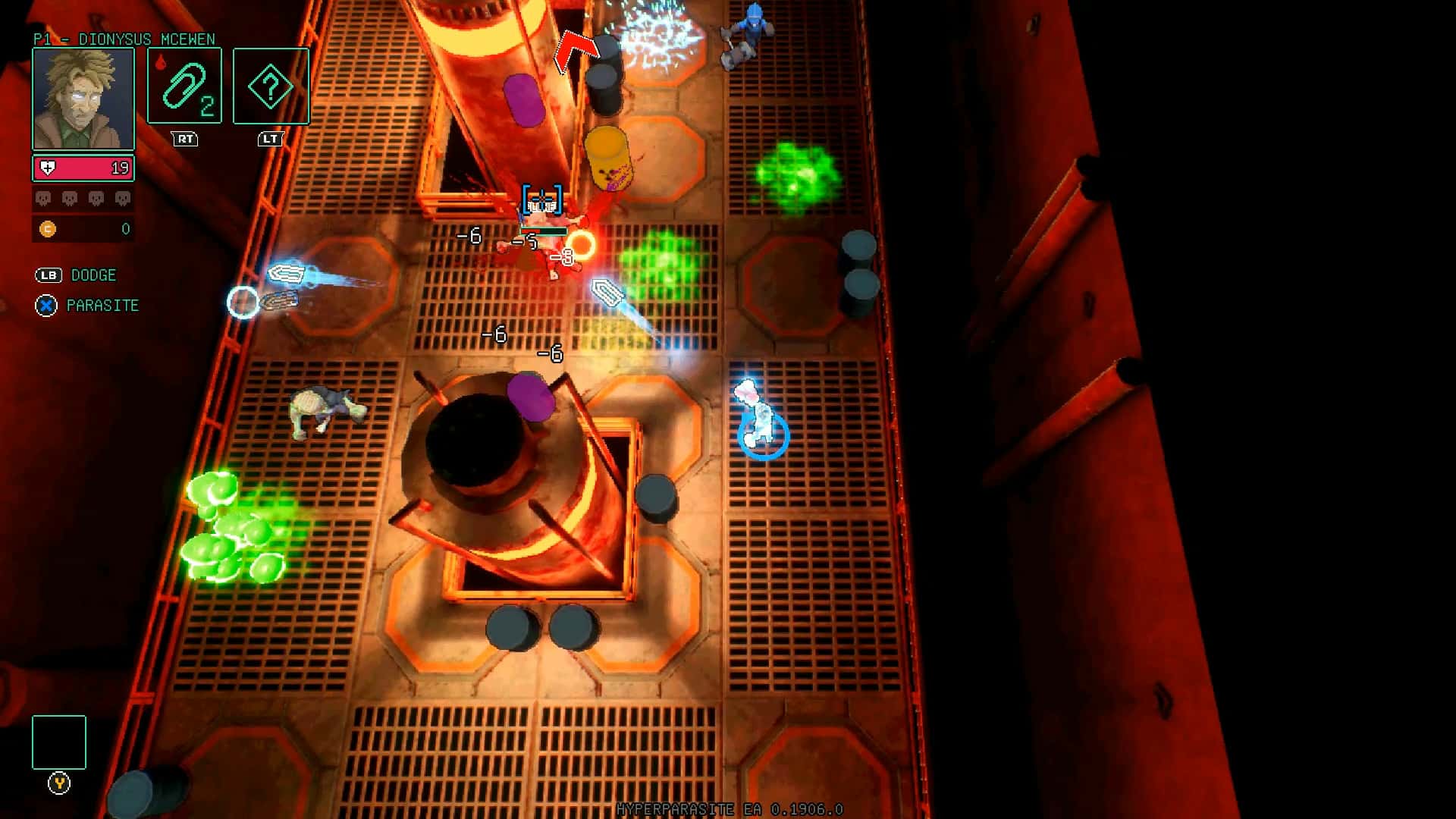Click the LB Dodge button badge

48,275
